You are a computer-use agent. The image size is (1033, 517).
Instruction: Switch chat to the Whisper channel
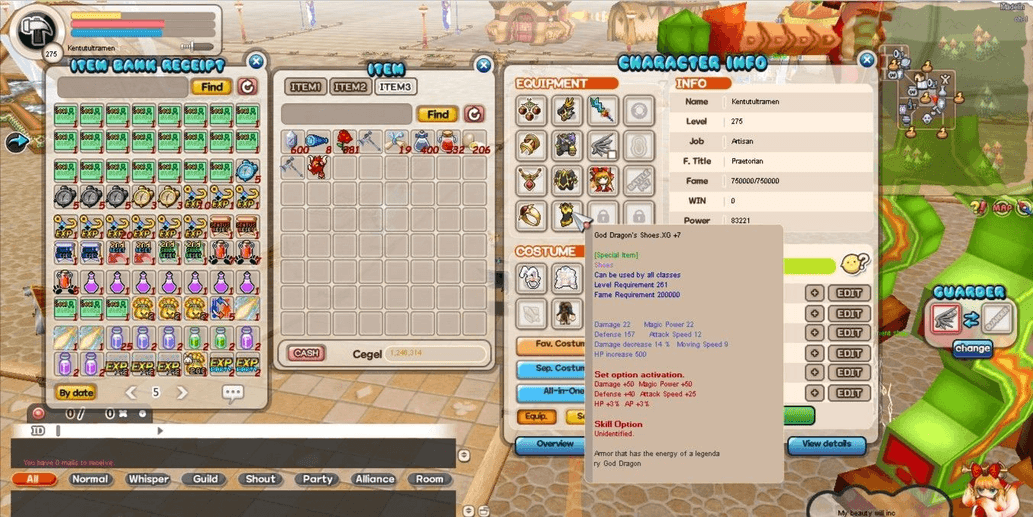point(148,479)
